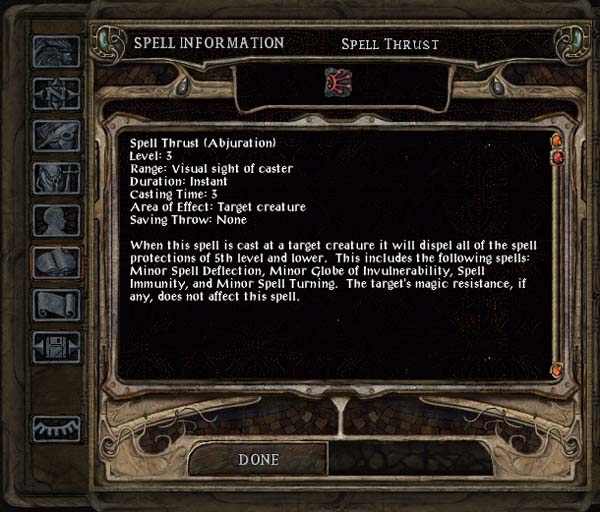600x512 pixels.
Task: Open the mage spellbook open-book button
Action: tap(56, 263)
